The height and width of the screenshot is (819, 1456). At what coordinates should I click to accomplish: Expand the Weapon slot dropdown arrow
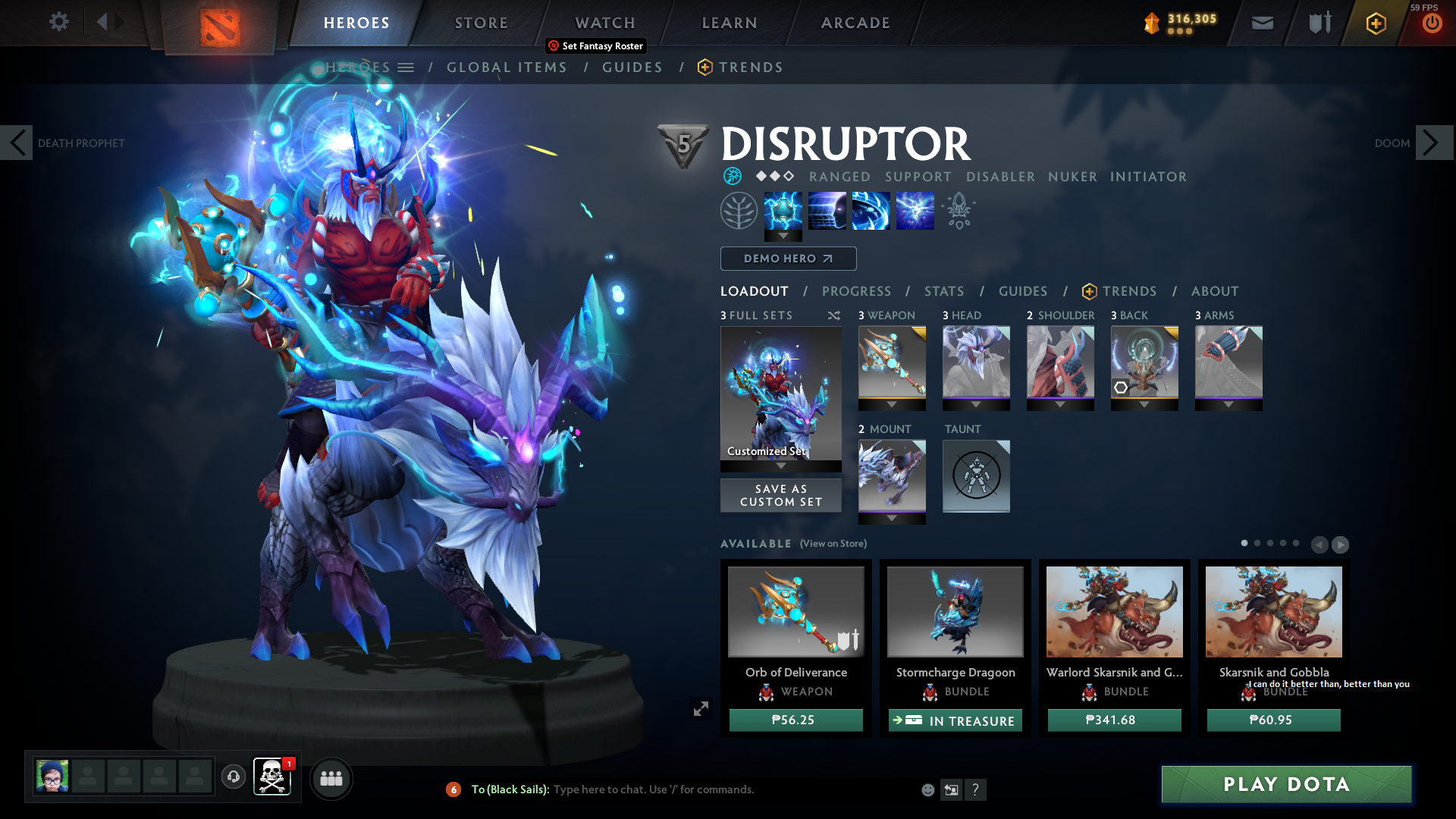[892, 405]
